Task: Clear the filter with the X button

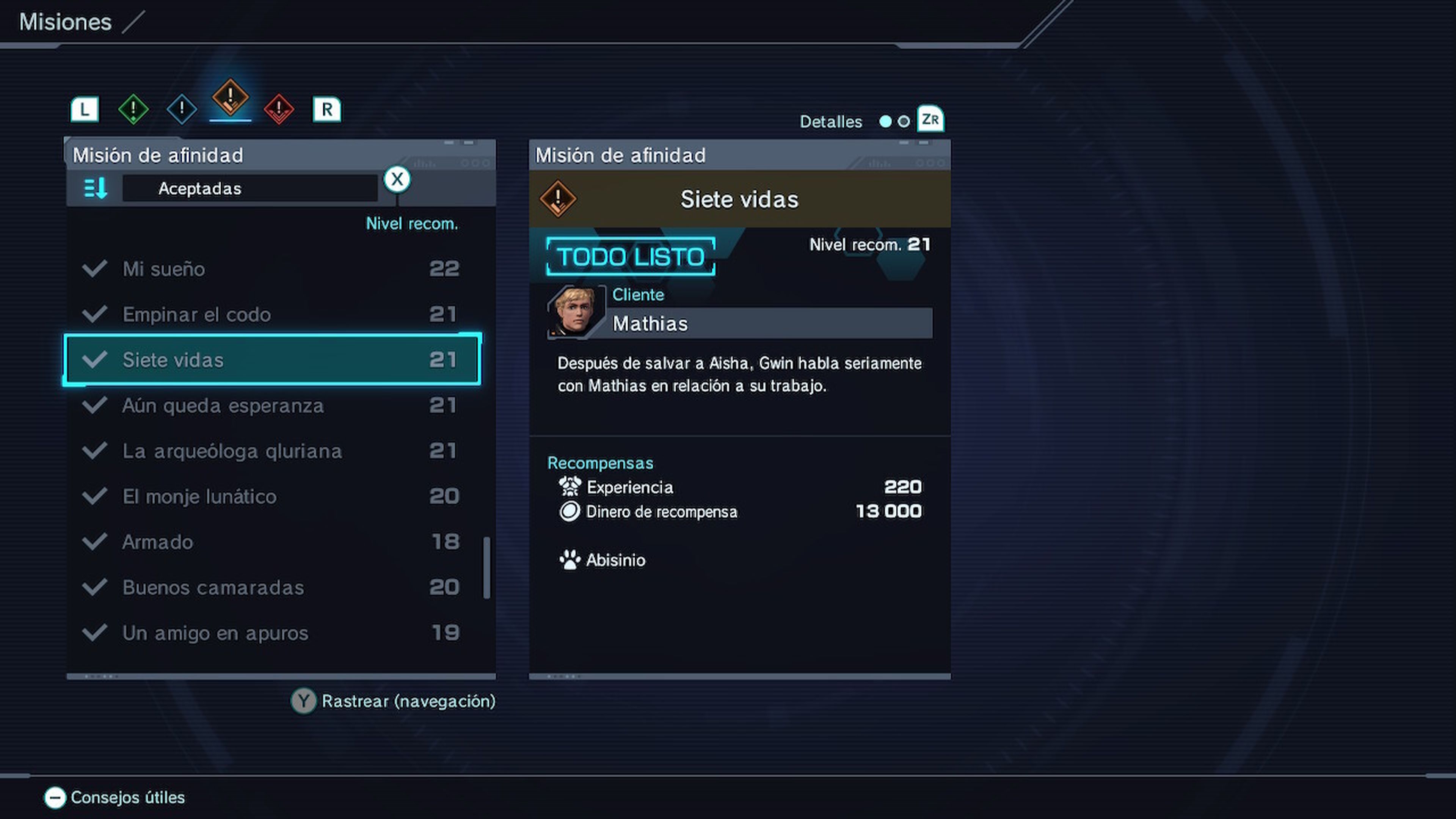Action: coord(397,179)
